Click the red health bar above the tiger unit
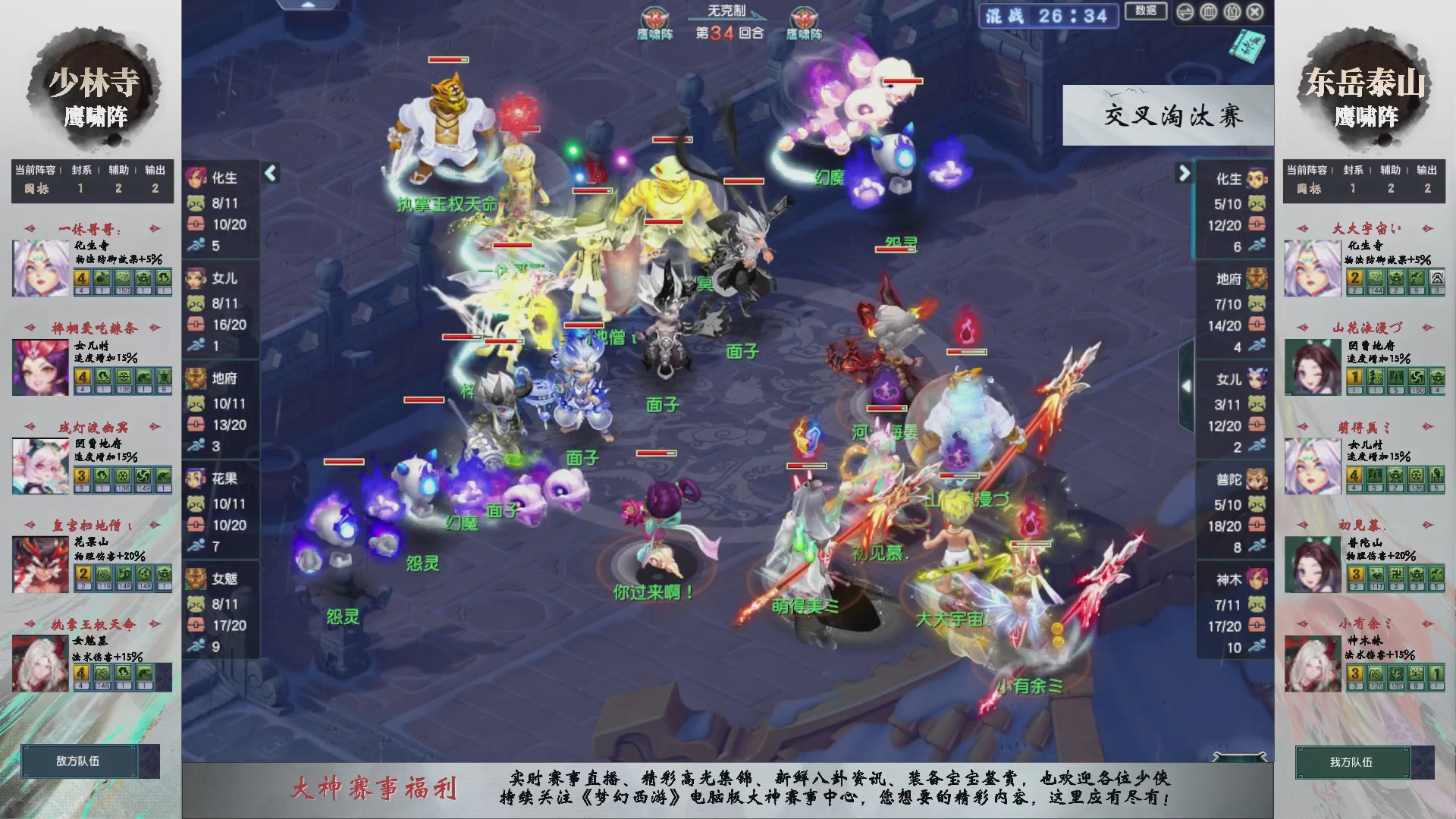1456x819 pixels. pos(448,59)
